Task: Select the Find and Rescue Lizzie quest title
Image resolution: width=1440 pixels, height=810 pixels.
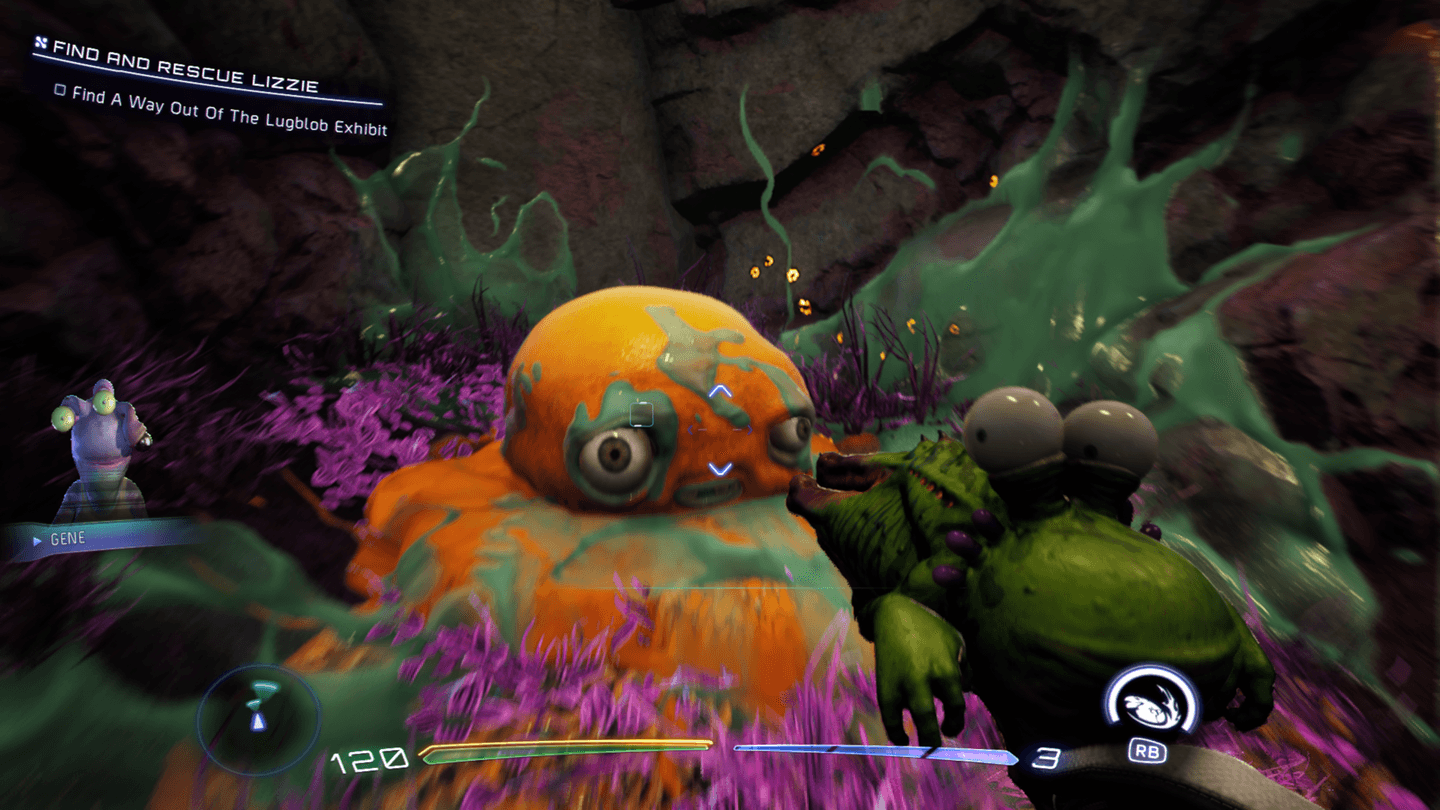Action: pyautogui.click(x=185, y=66)
